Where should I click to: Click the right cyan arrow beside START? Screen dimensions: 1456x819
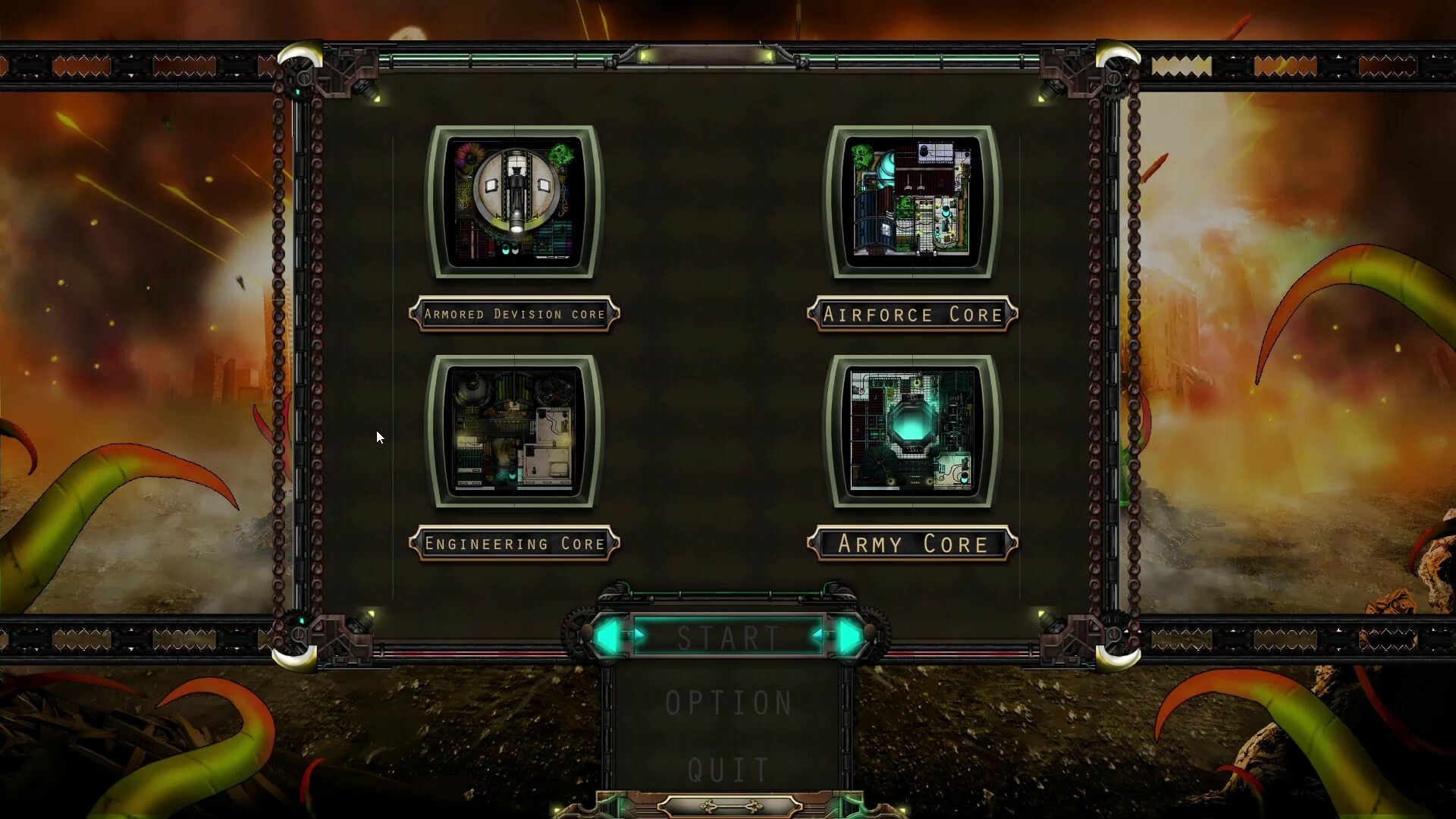[x=851, y=637]
